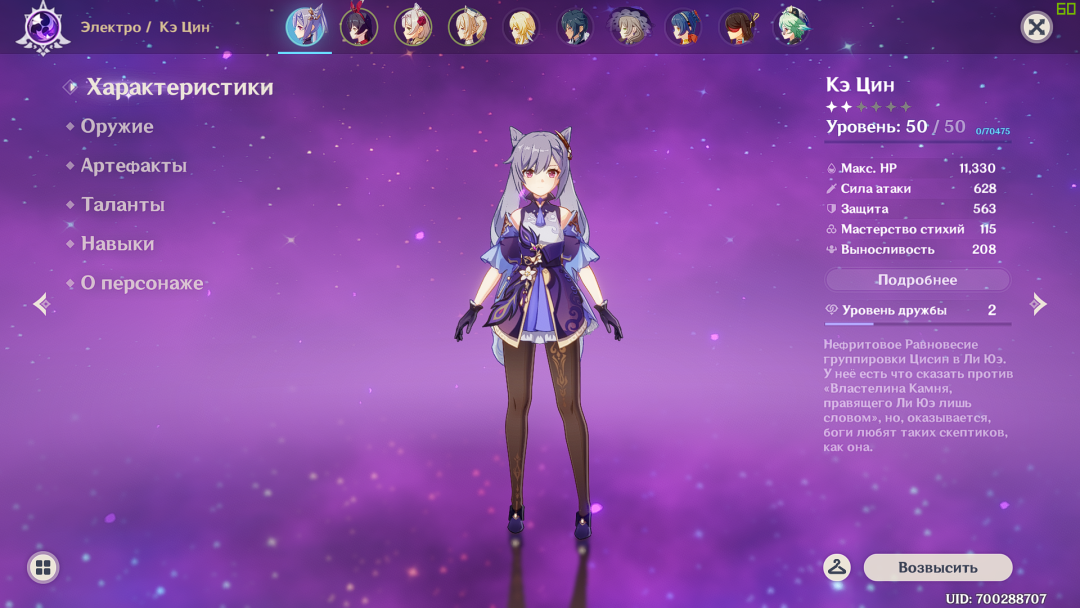Select Noelle's portrait with the red rose
The height and width of the screenshot is (608, 1080).
tap(413, 27)
